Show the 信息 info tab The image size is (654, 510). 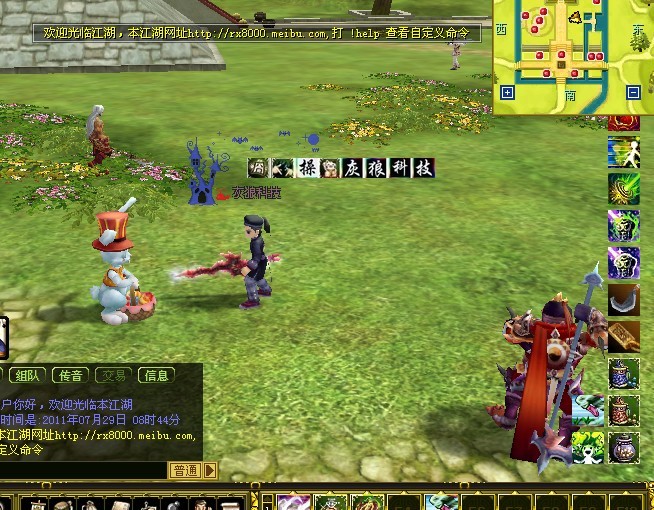tap(156, 376)
